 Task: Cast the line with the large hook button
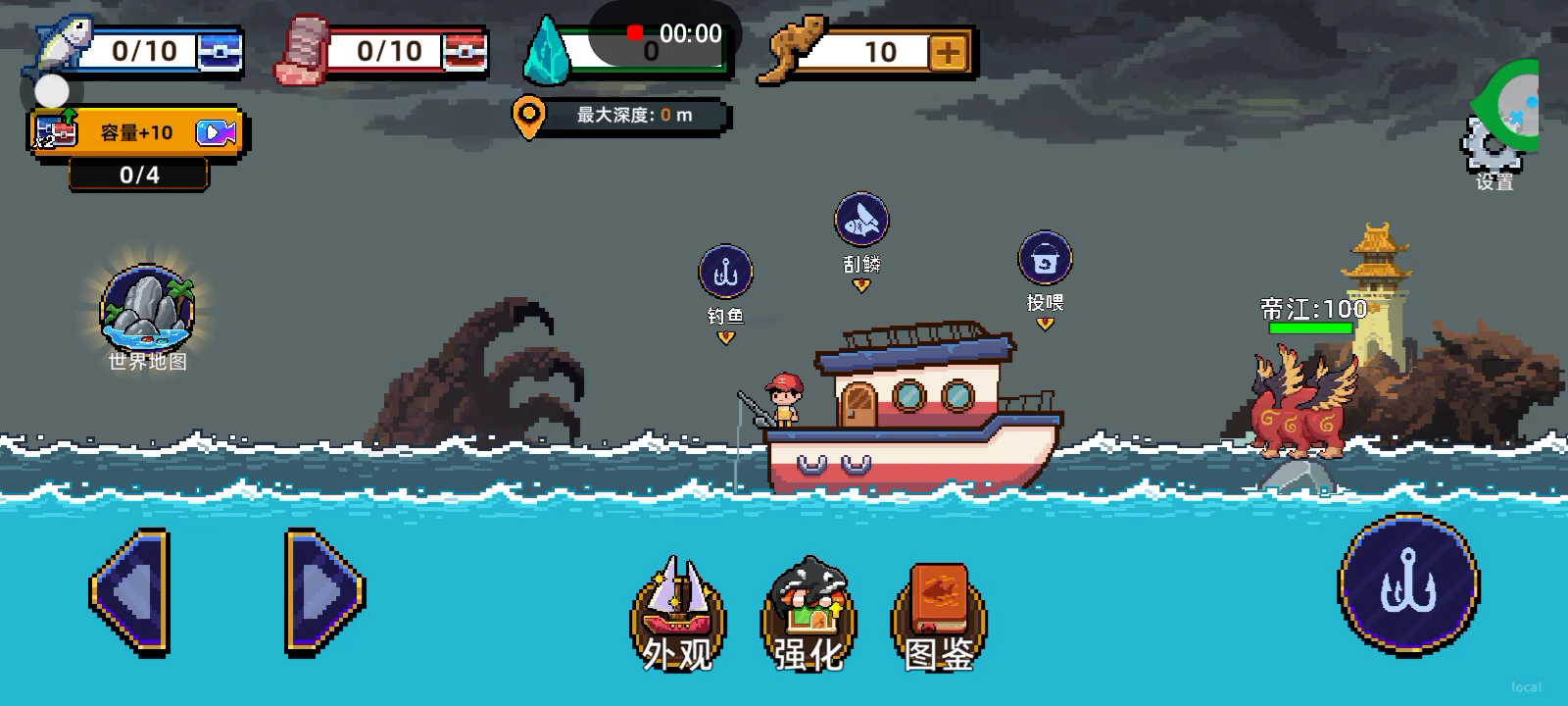coord(1409,585)
